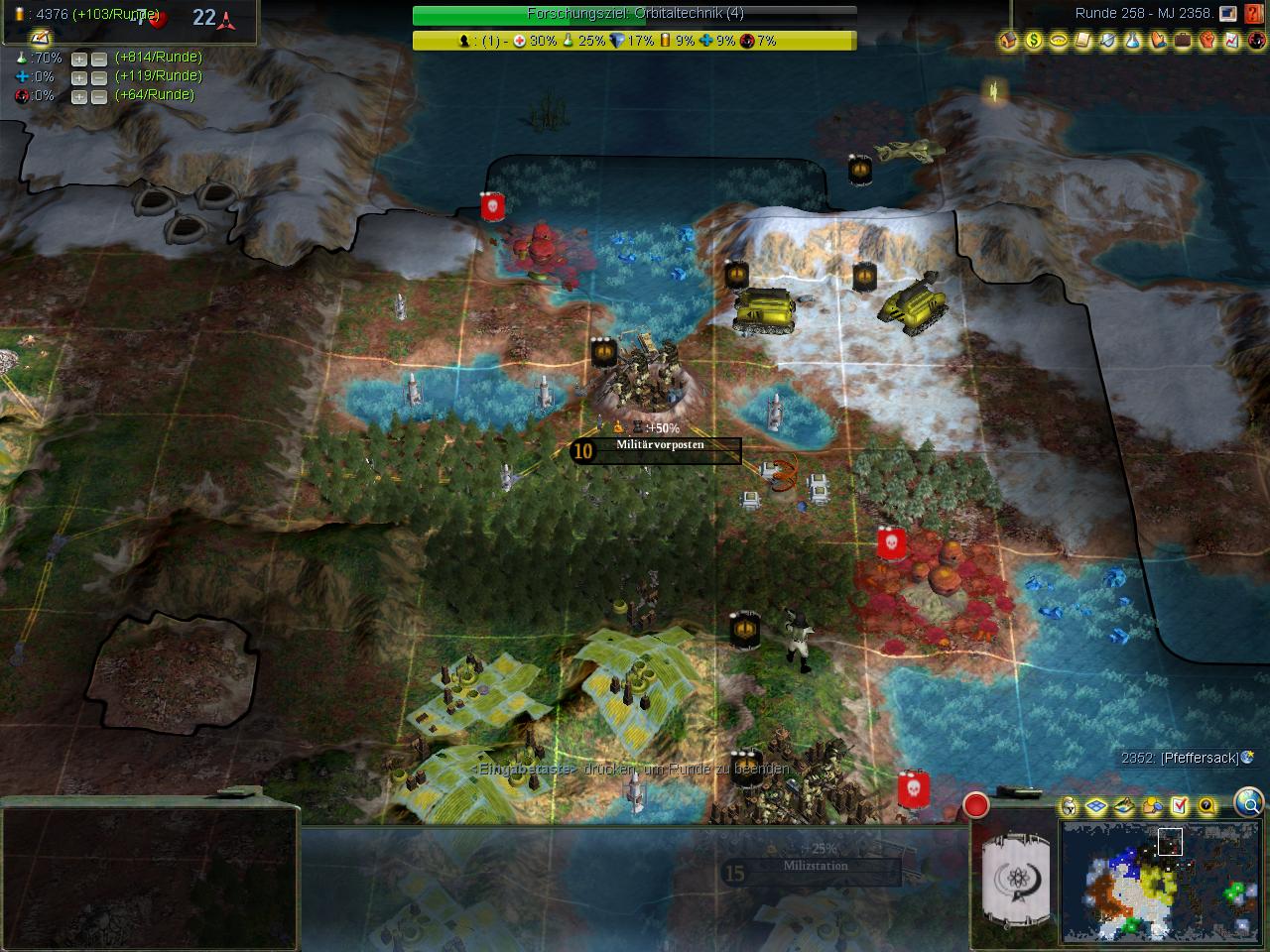Open the help book with question mark
Viewport: 1270px width, 952px height.
click(1255, 14)
